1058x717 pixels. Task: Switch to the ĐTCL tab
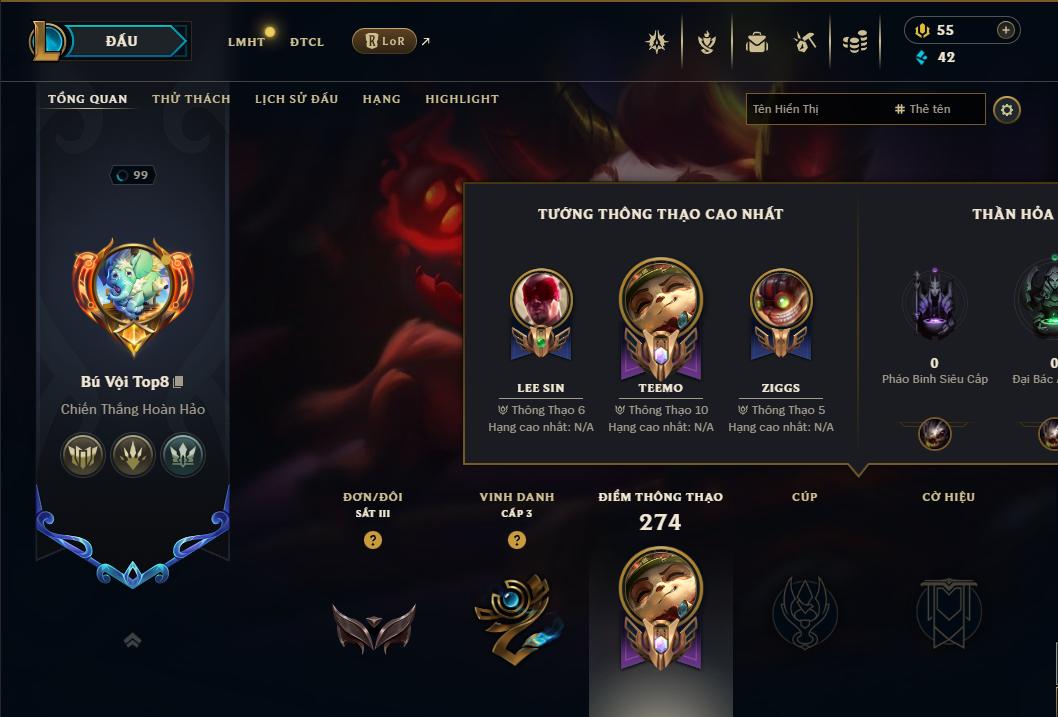pos(307,42)
